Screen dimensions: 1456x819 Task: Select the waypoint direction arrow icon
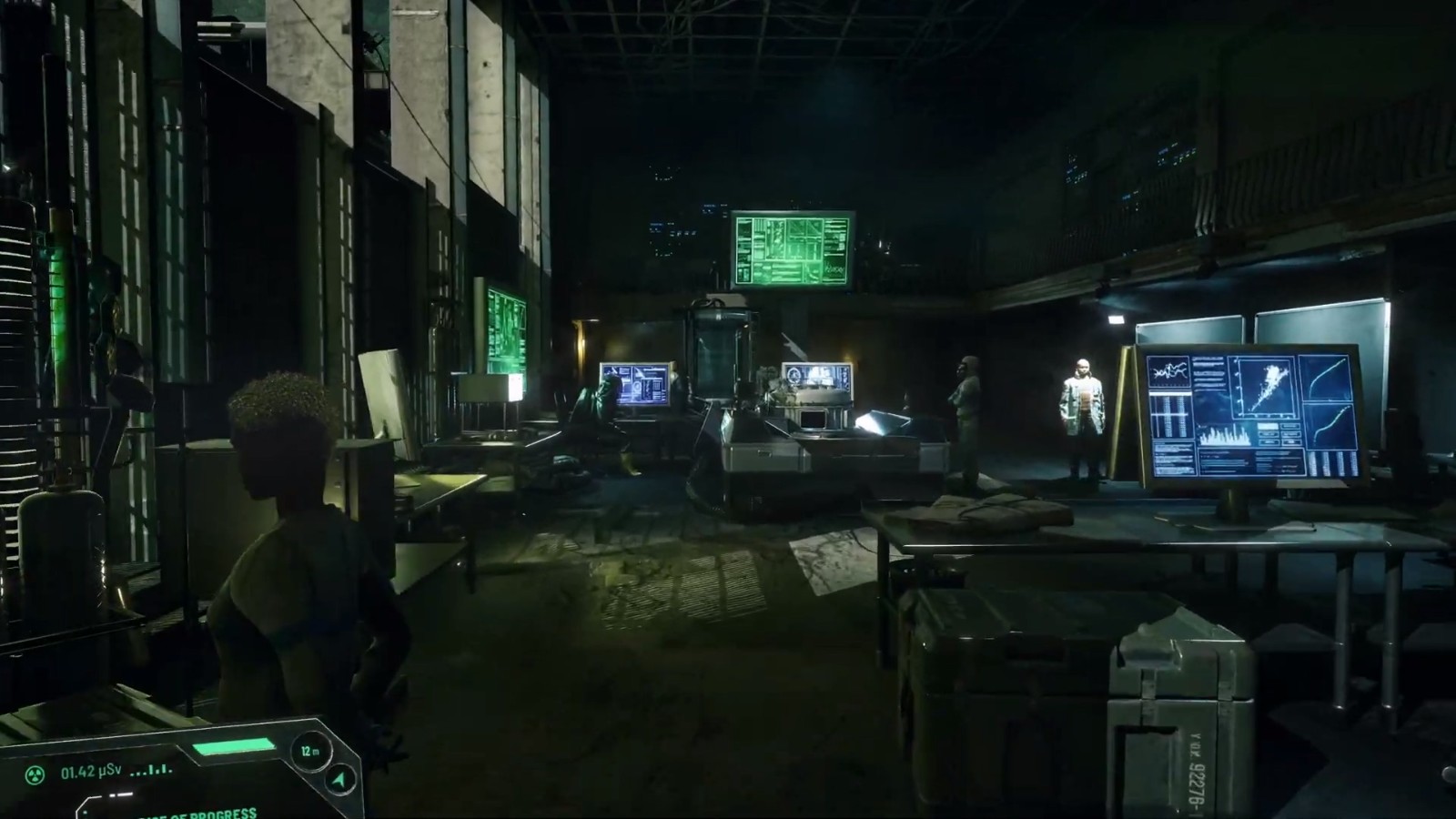tap(339, 780)
